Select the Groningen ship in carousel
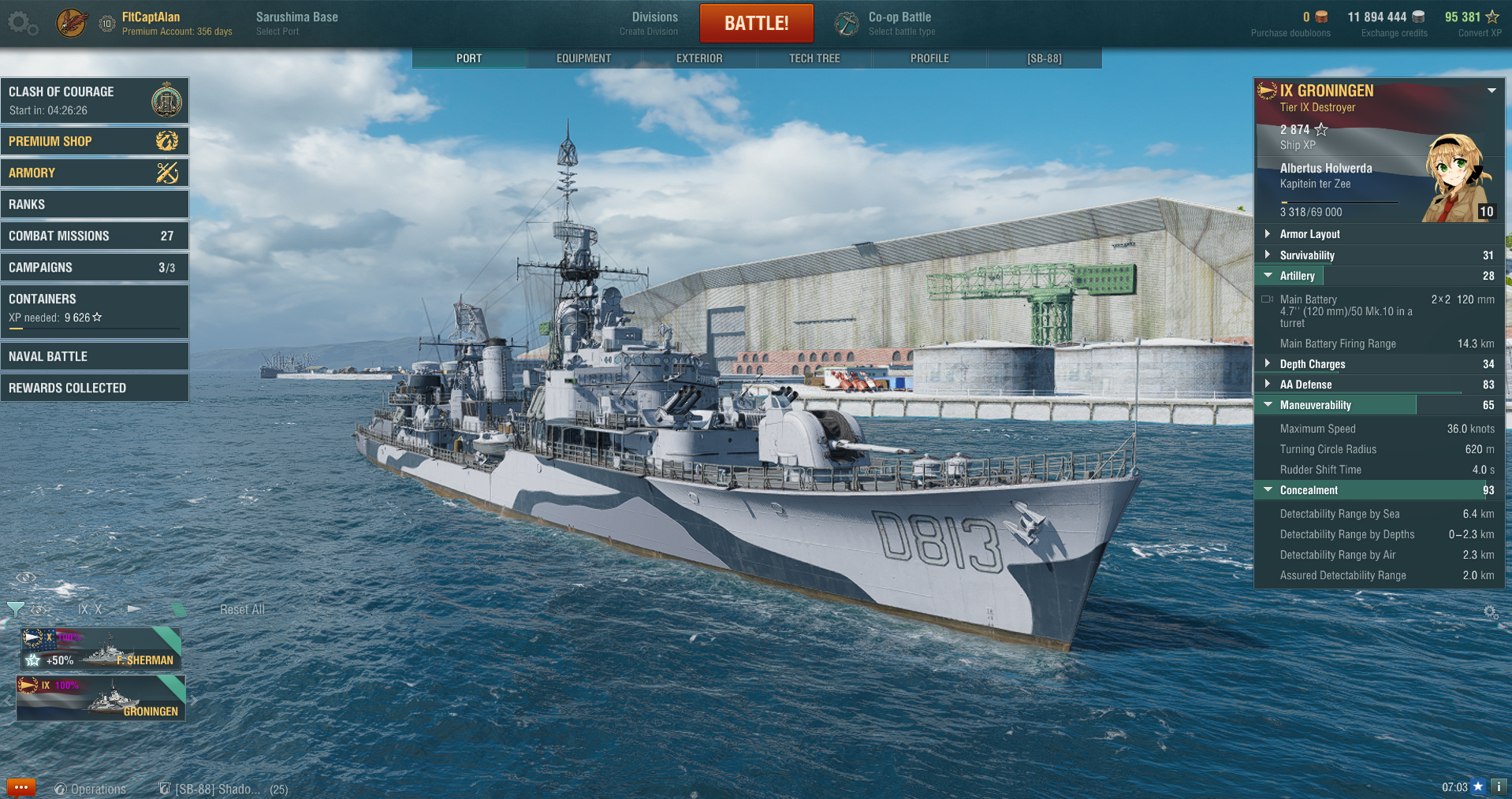 point(101,697)
